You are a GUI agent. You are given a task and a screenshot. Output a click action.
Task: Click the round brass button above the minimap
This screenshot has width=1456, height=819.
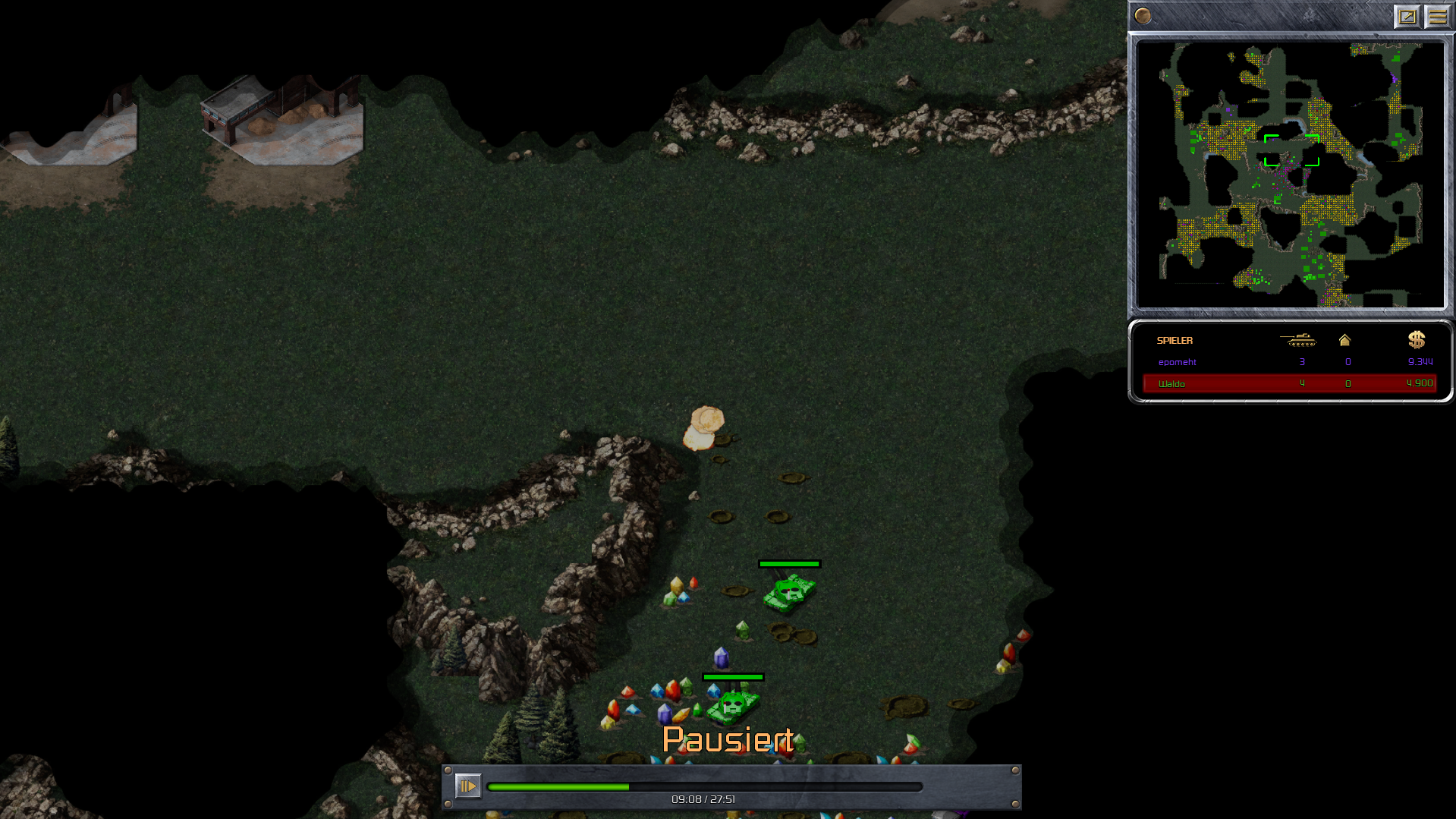pos(1143,16)
